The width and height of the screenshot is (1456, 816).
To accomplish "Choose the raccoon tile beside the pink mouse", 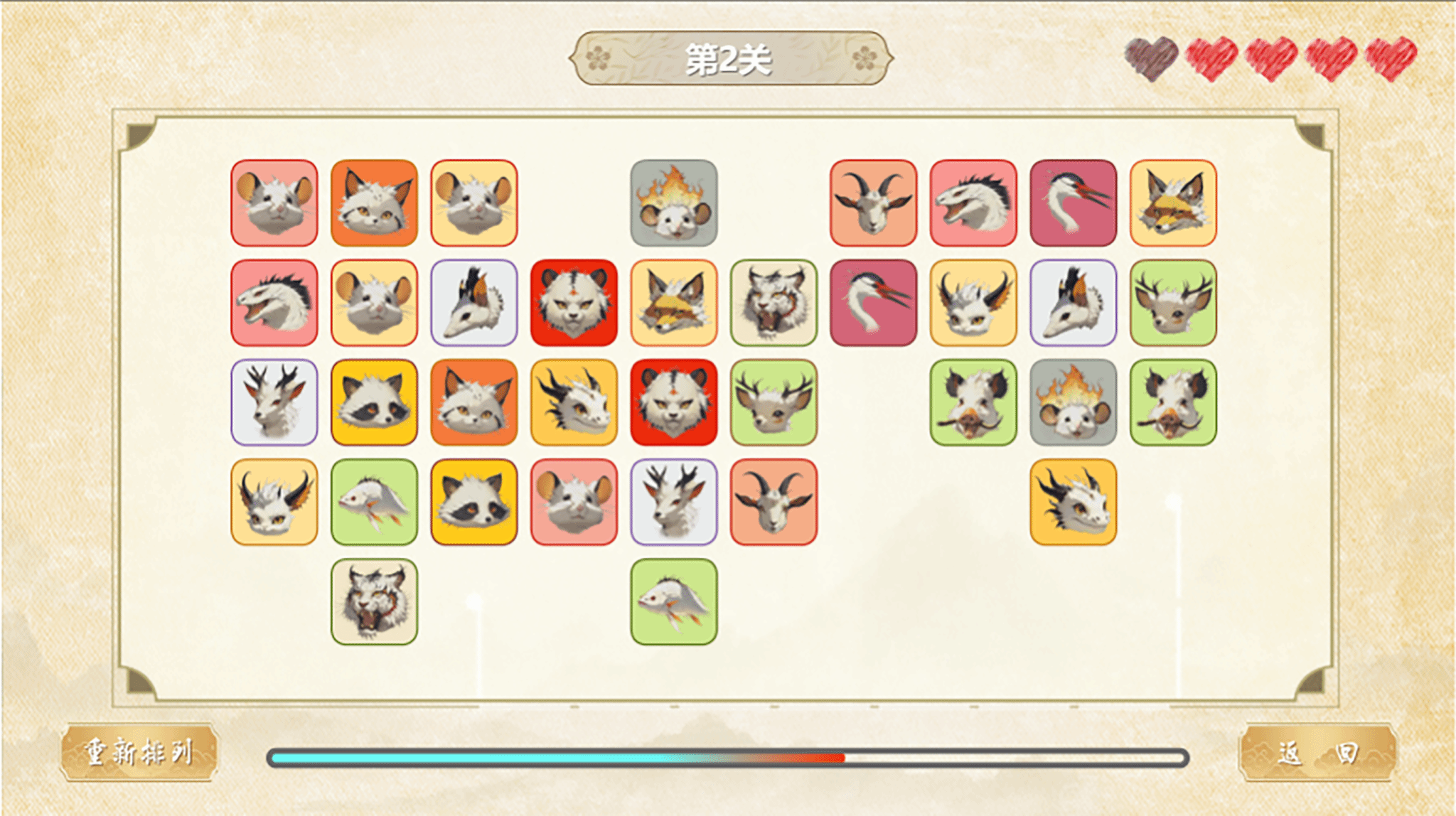I will coord(474,502).
